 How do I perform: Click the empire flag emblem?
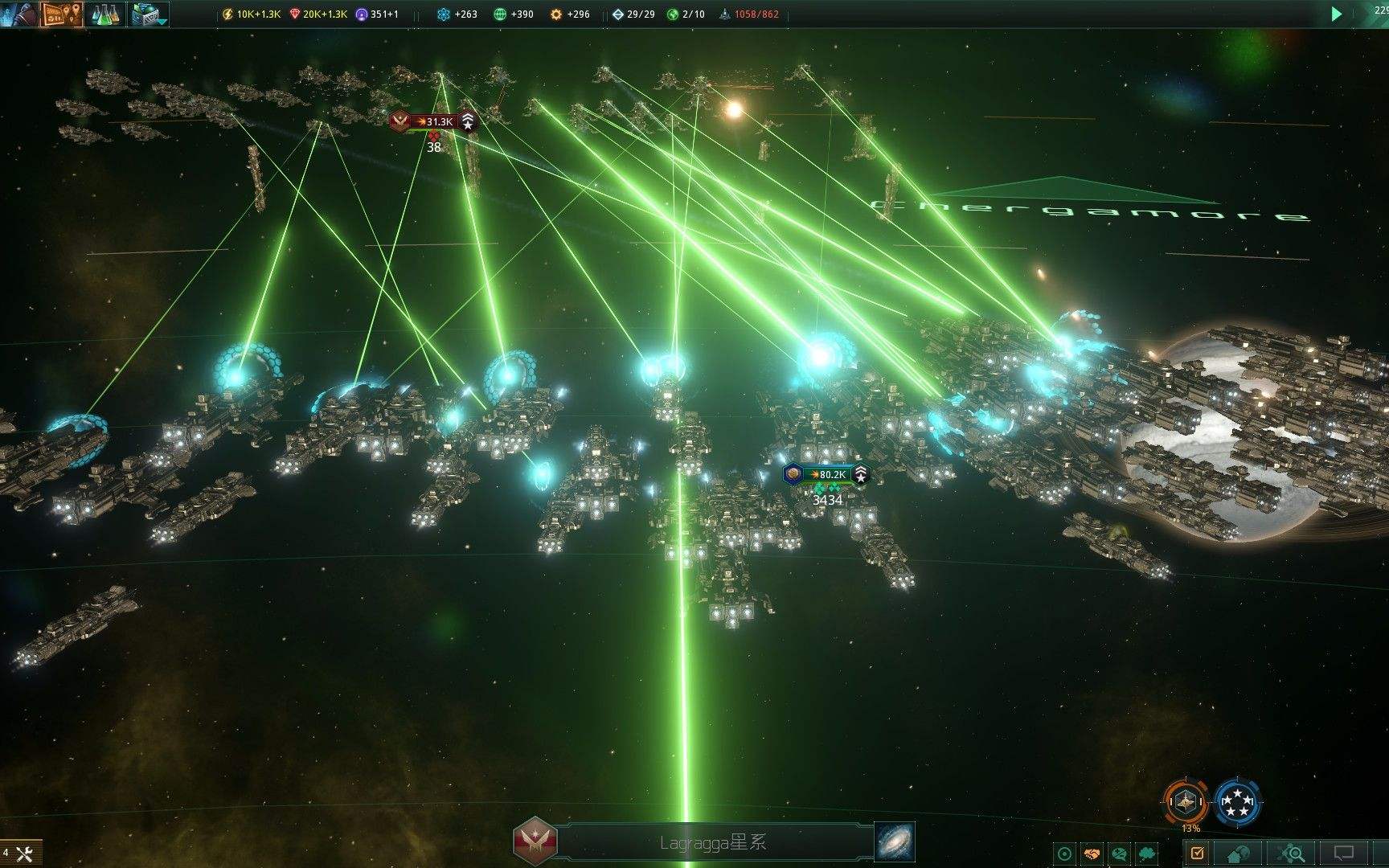[x=534, y=841]
